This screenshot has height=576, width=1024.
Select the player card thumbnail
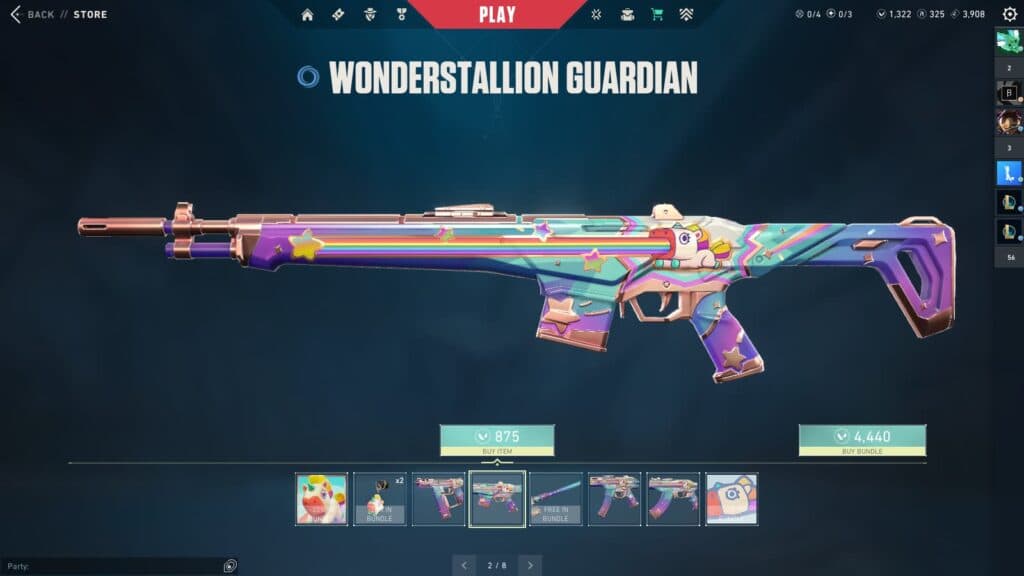tap(731, 499)
